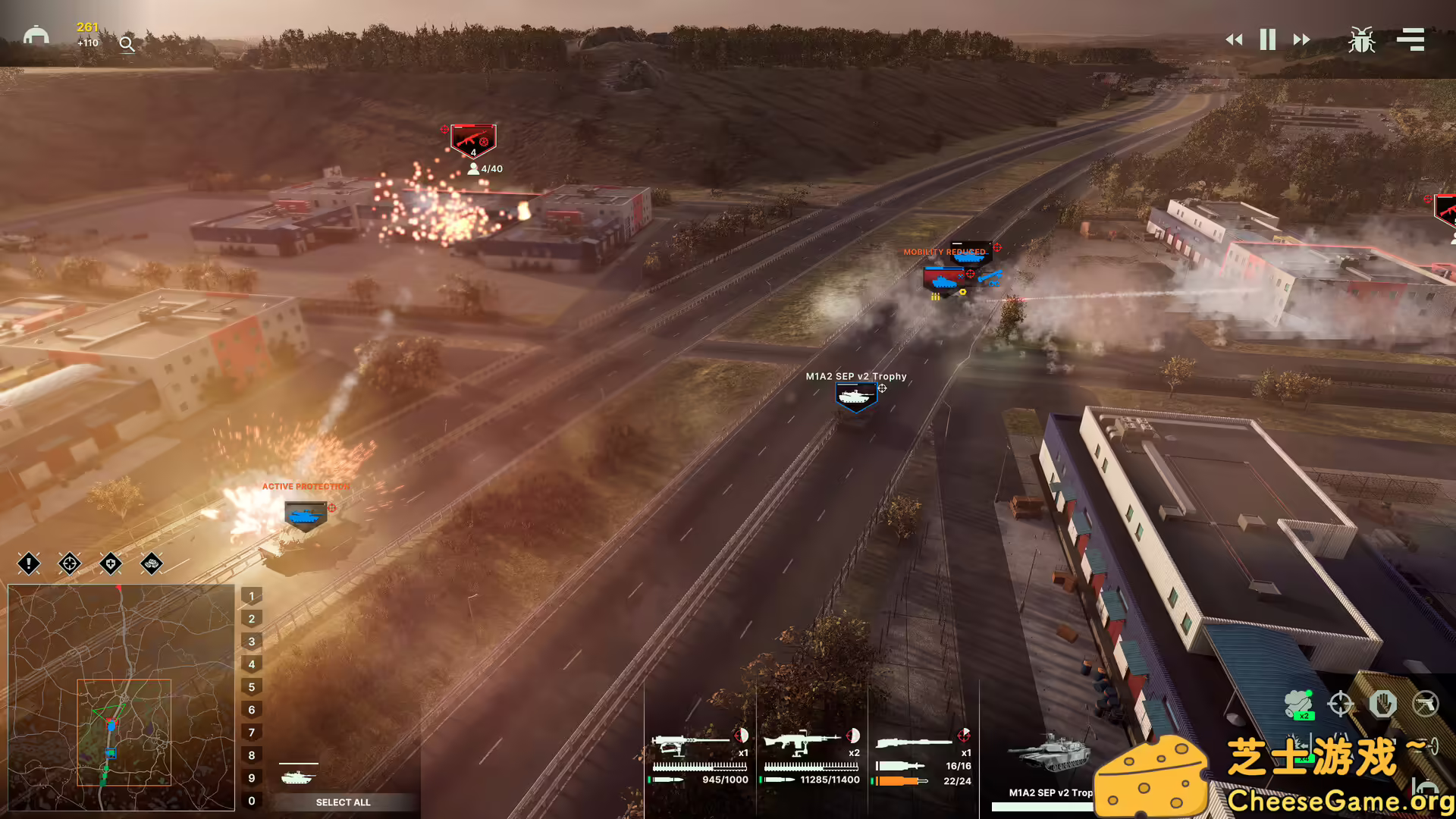Open the hangar deployment icon
The image size is (1456, 819).
click(36, 36)
